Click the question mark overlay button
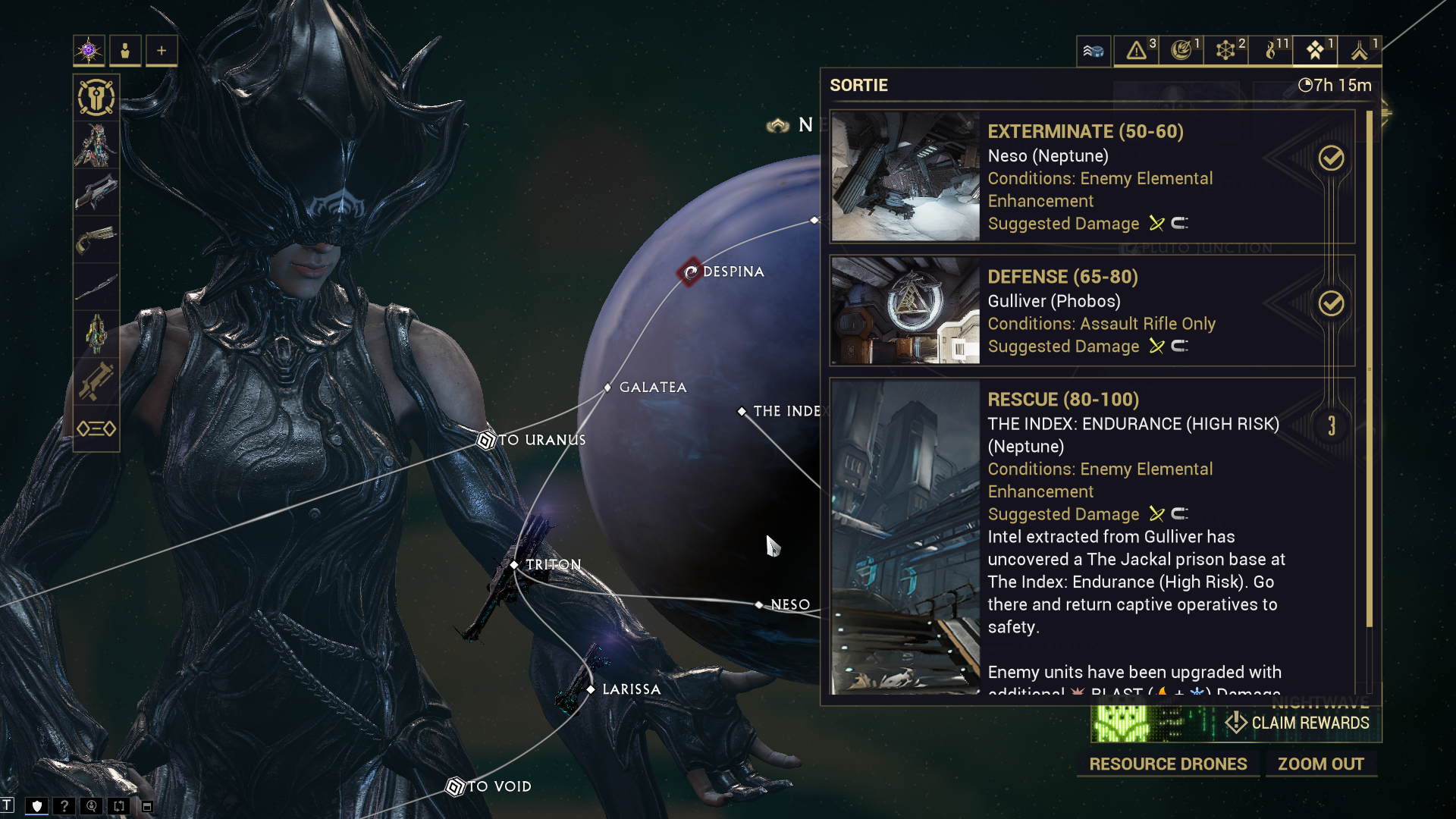This screenshot has height=819, width=1456. coord(64,806)
